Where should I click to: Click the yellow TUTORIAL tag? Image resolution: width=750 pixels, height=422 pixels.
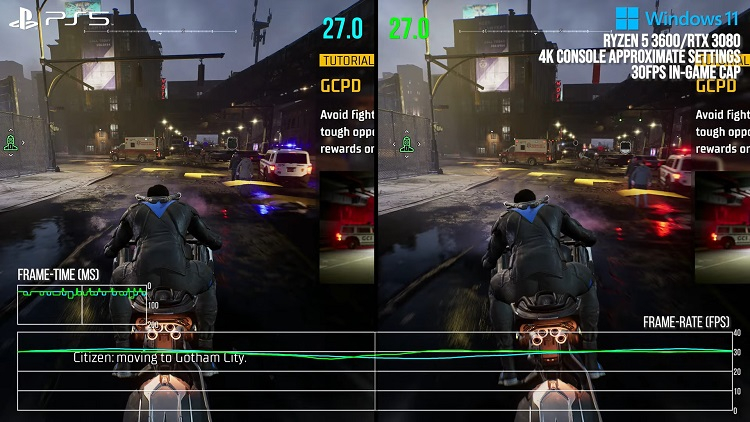tap(346, 60)
